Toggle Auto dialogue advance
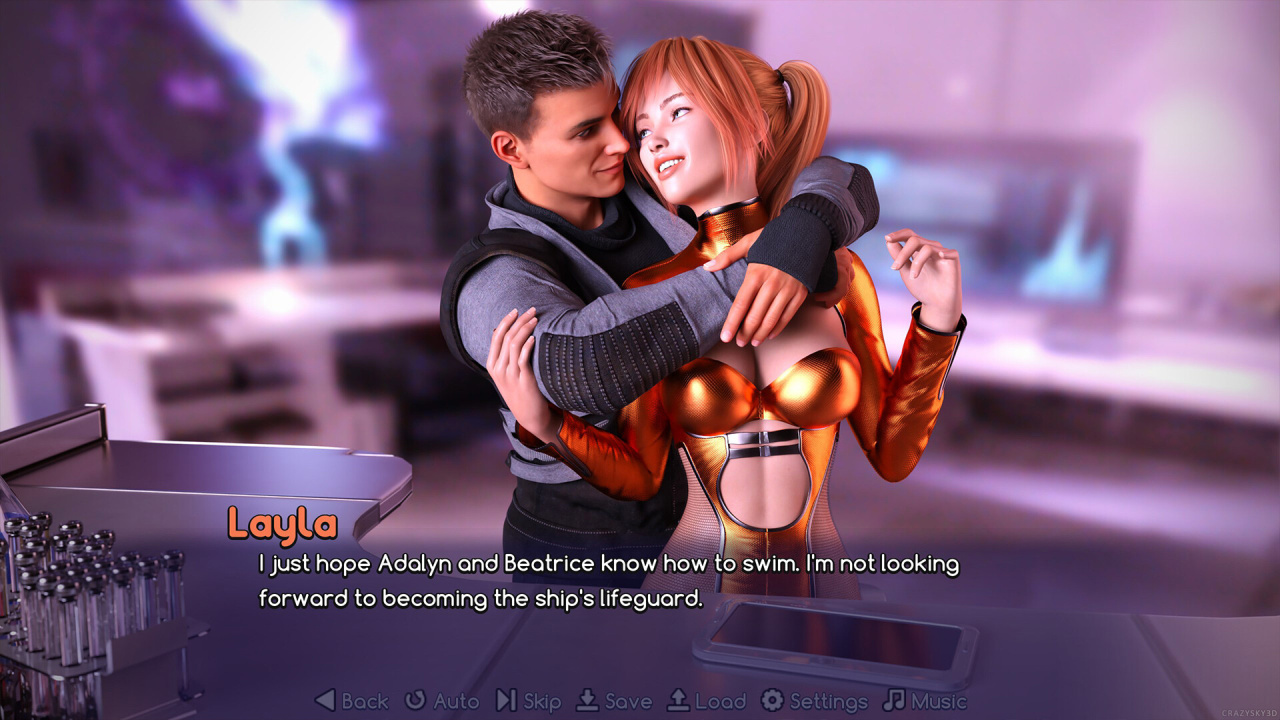The image size is (1280, 720). pyautogui.click(x=442, y=701)
